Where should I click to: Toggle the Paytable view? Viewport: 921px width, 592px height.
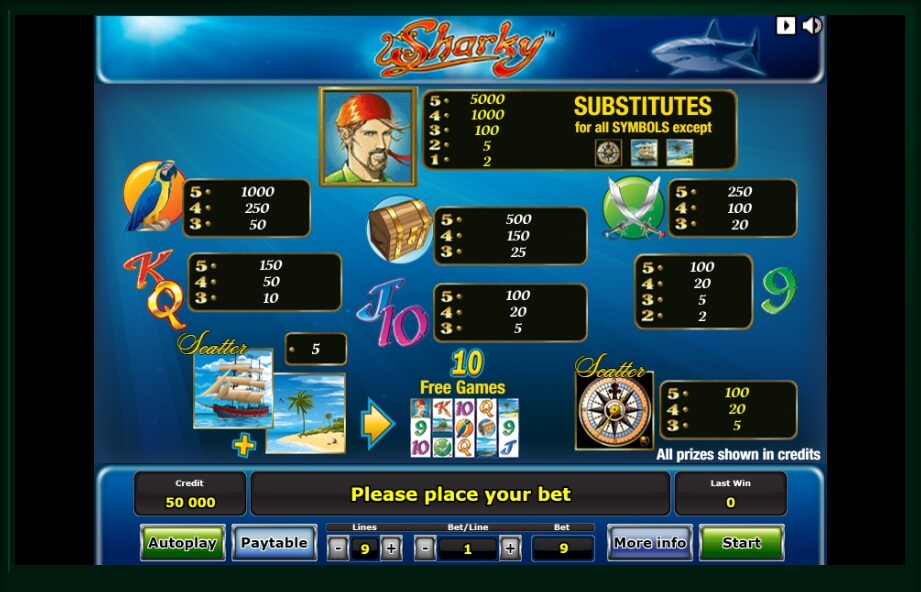click(x=274, y=543)
